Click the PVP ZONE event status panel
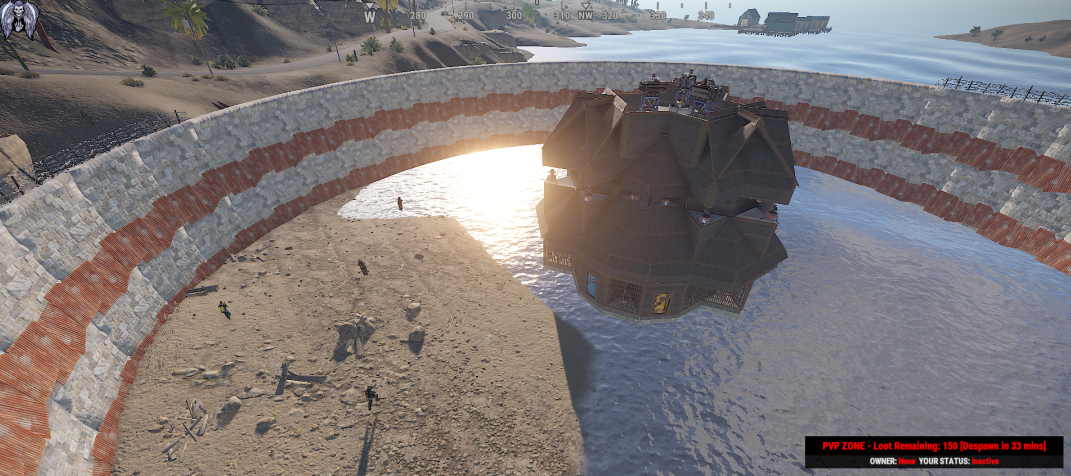Image resolution: width=1071 pixels, height=476 pixels. tap(933, 452)
